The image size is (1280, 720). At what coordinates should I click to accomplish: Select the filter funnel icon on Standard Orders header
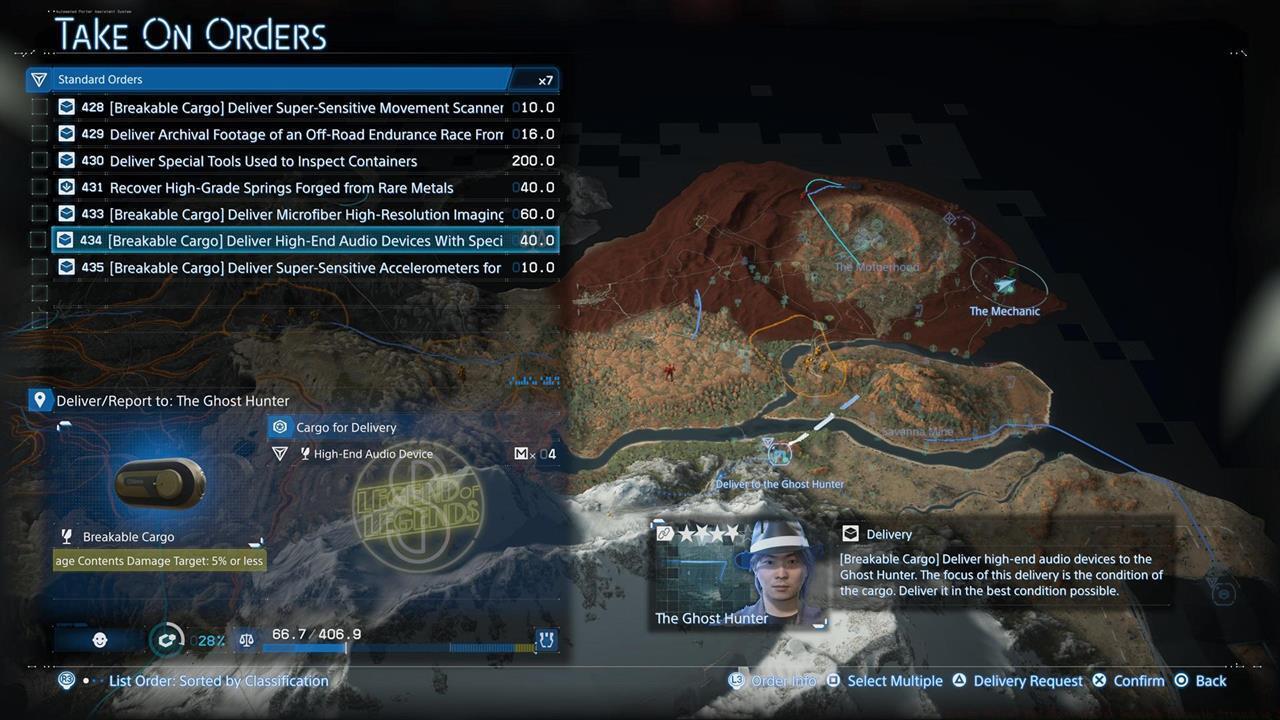click(x=38, y=79)
